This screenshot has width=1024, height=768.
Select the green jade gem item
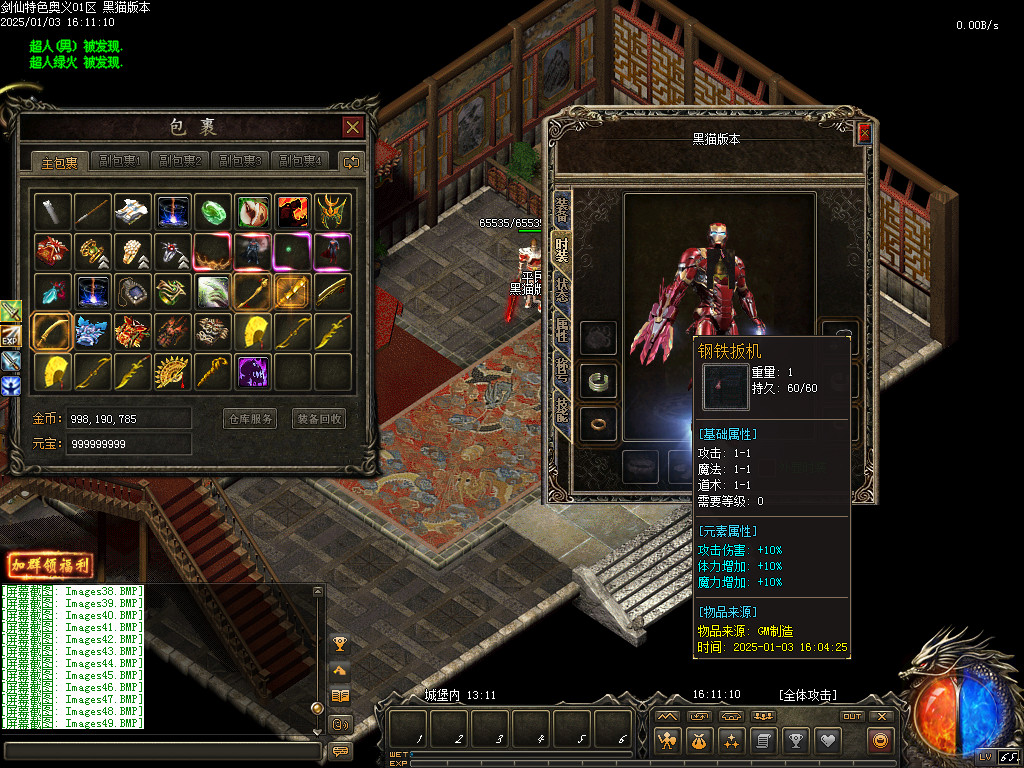[x=214, y=212]
